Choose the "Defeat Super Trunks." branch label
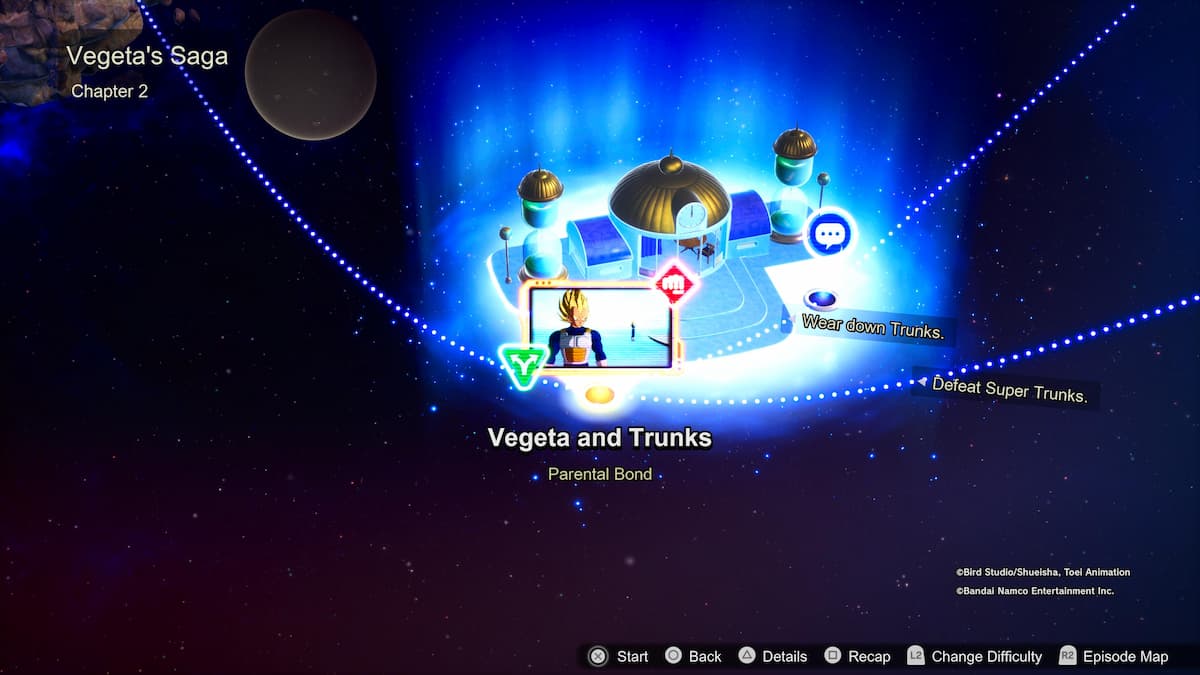 (1008, 389)
